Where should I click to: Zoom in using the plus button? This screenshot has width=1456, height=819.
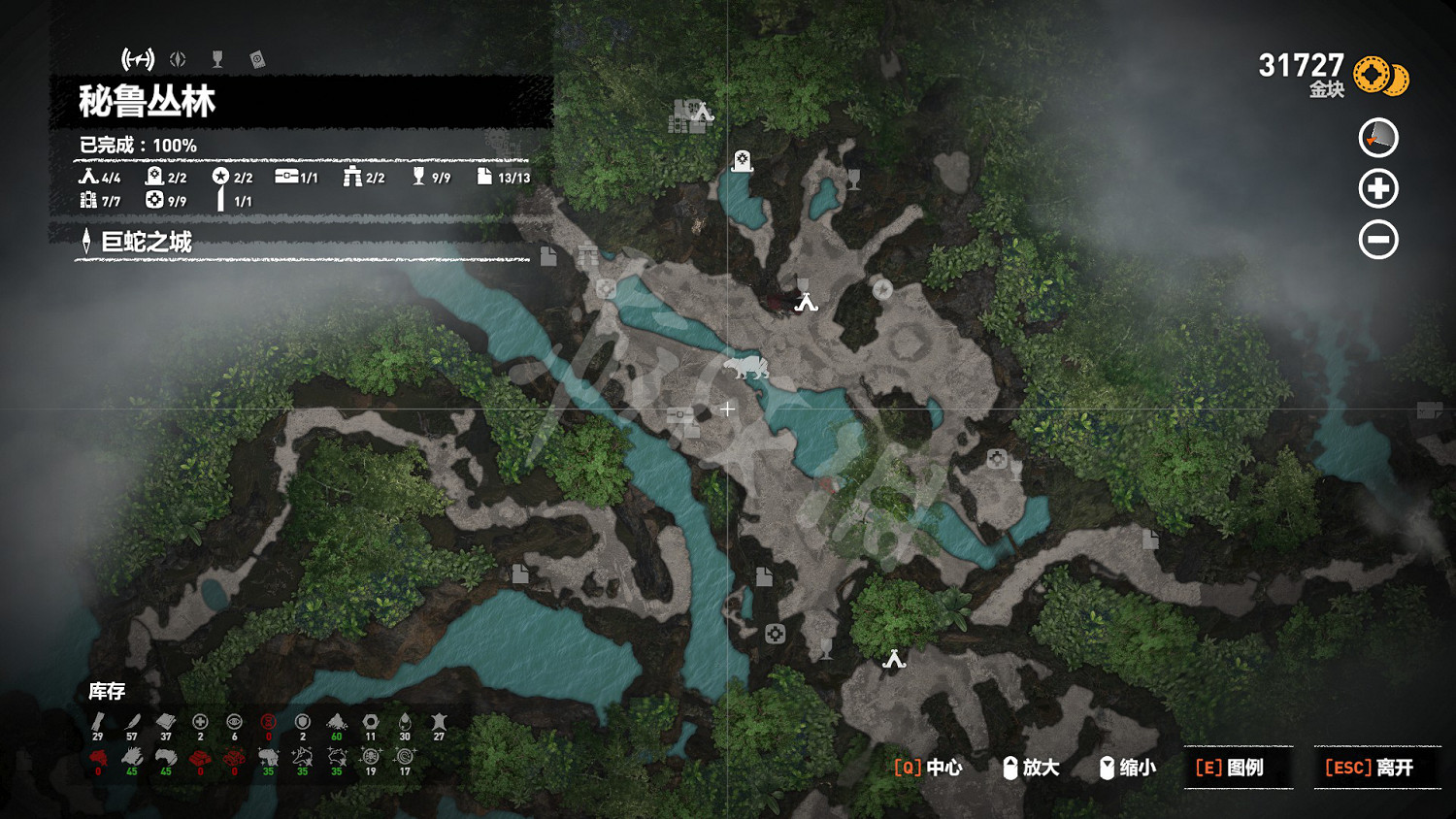[1377, 188]
